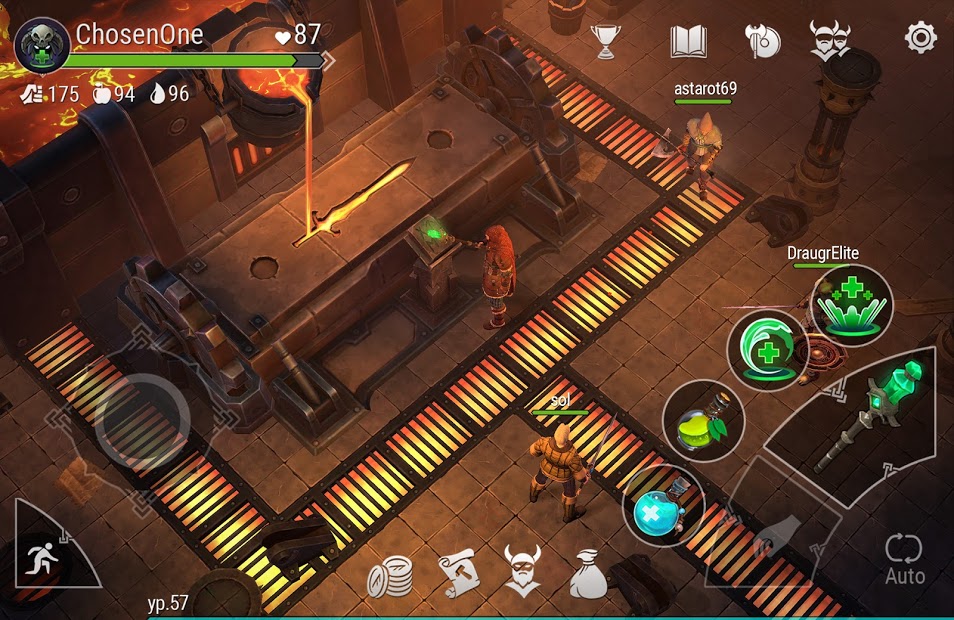Tap the ChosenOne skull avatar portrait

click(42, 45)
